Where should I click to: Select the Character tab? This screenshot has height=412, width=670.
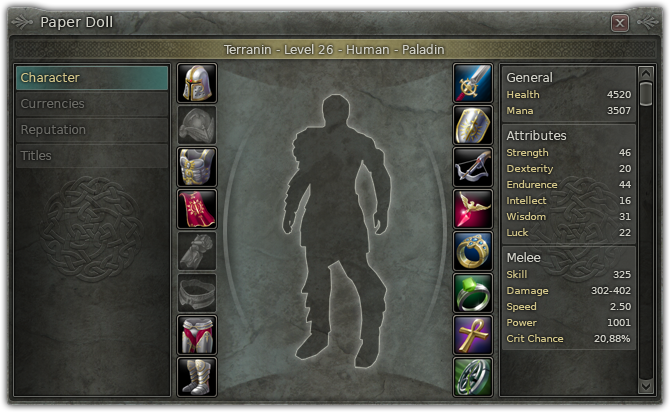click(x=92, y=78)
